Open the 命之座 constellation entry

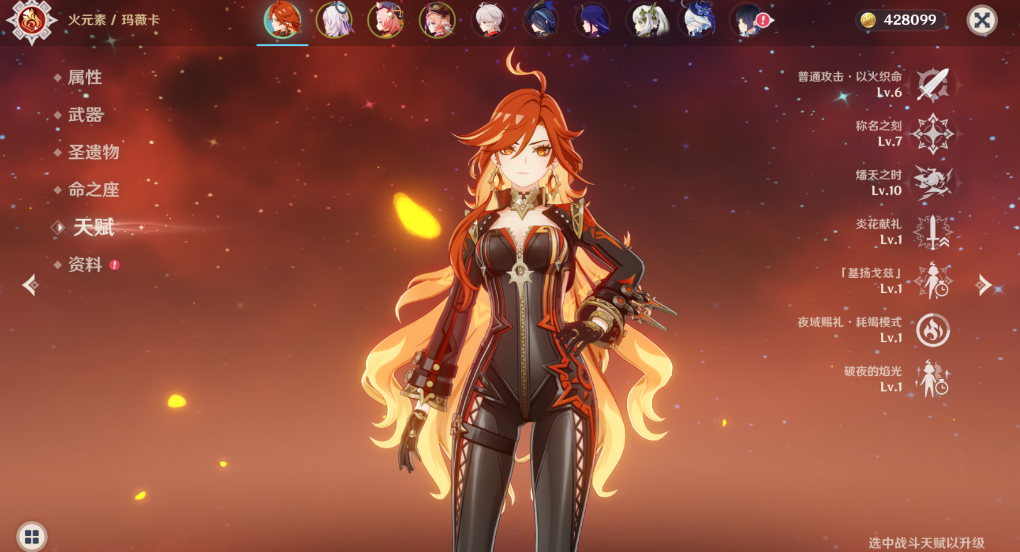[x=93, y=190]
